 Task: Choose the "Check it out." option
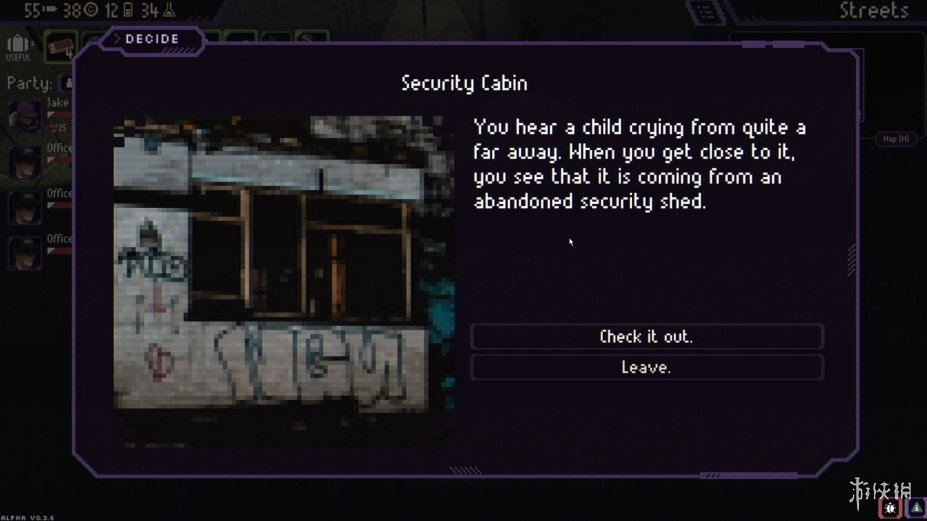coord(646,337)
